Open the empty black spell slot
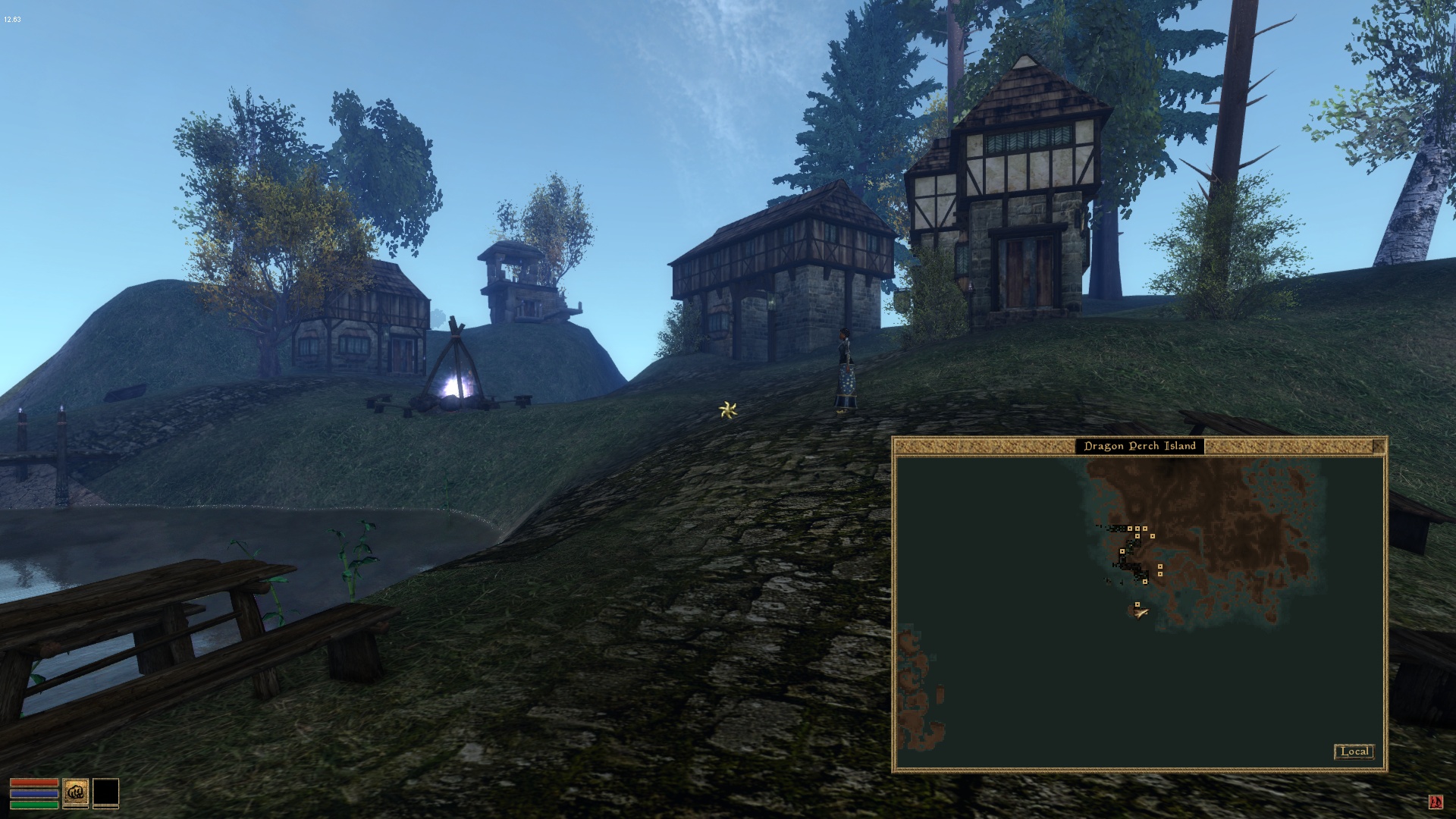The height and width of the screenshot is (819, 1456). (106, 792)
